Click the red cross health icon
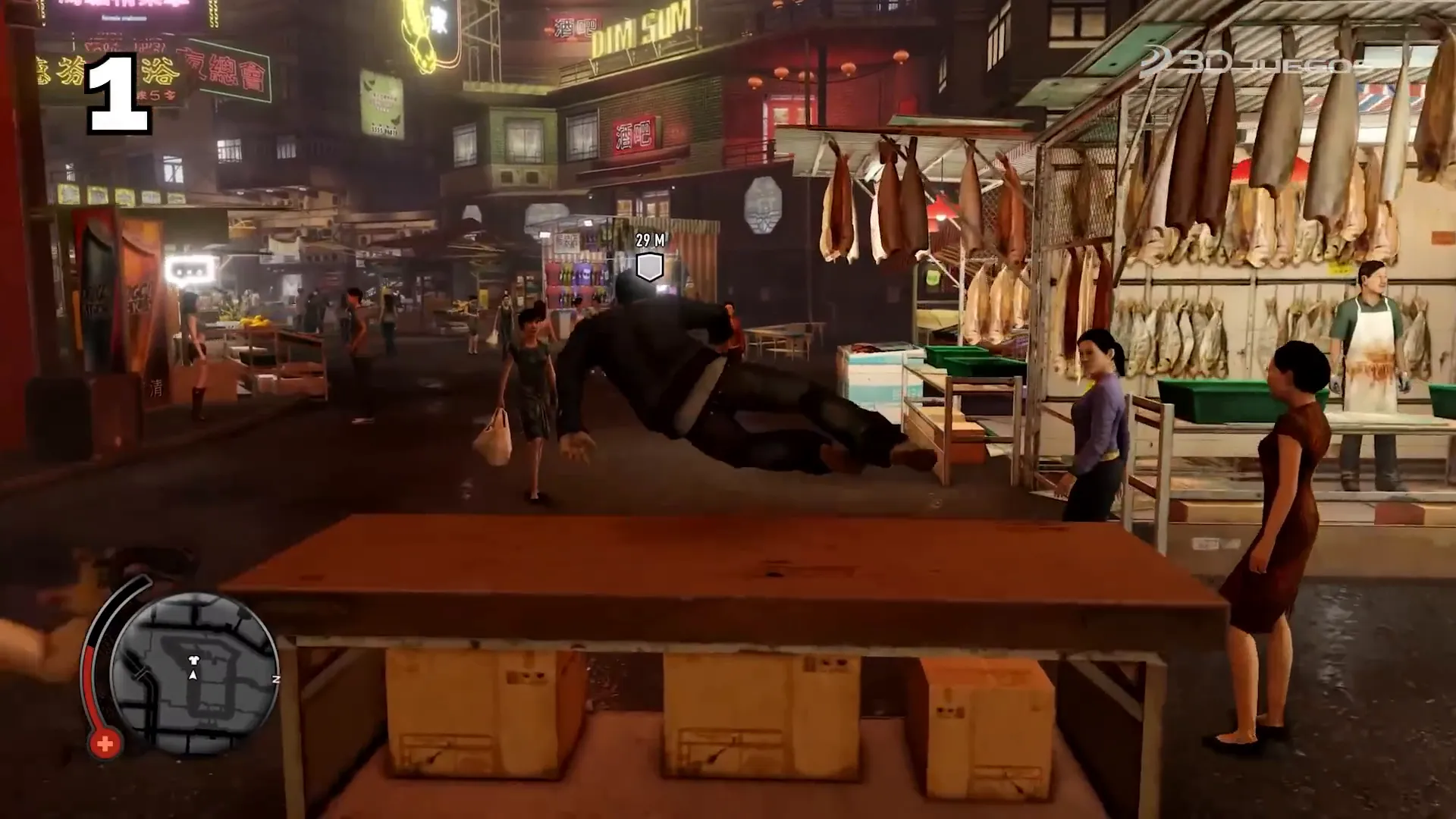The height and width of the screenshot is (819, 1456). pos(105,743)
